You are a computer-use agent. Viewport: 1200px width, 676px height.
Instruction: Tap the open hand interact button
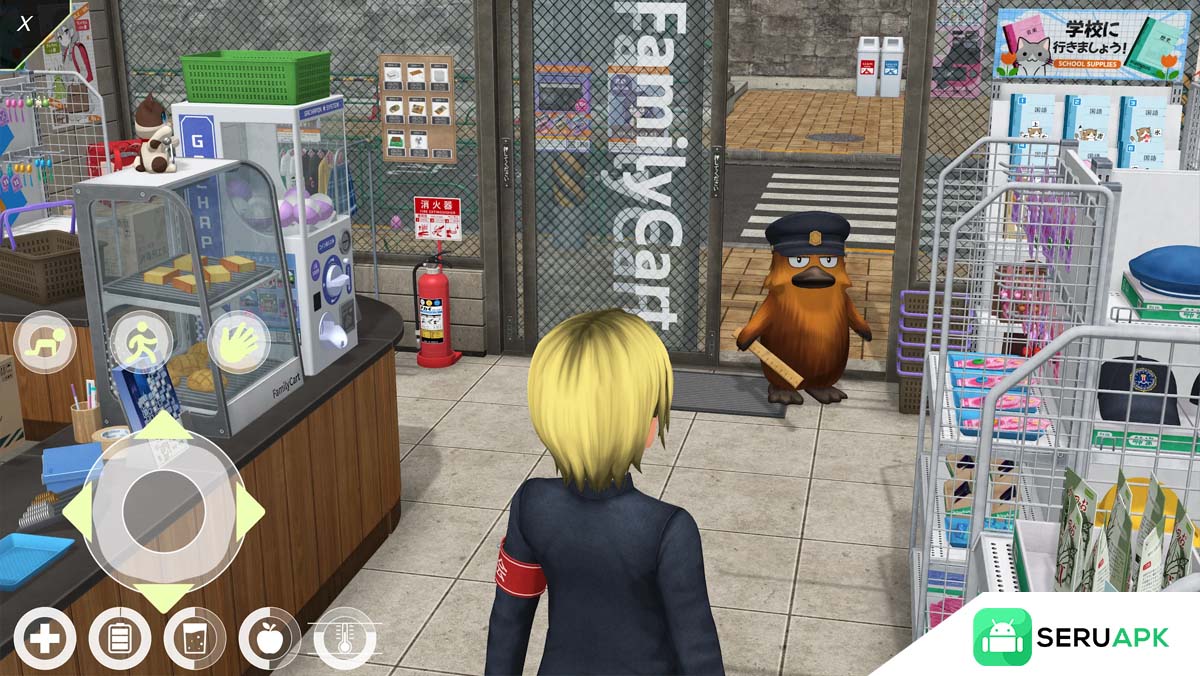(237, 342)
